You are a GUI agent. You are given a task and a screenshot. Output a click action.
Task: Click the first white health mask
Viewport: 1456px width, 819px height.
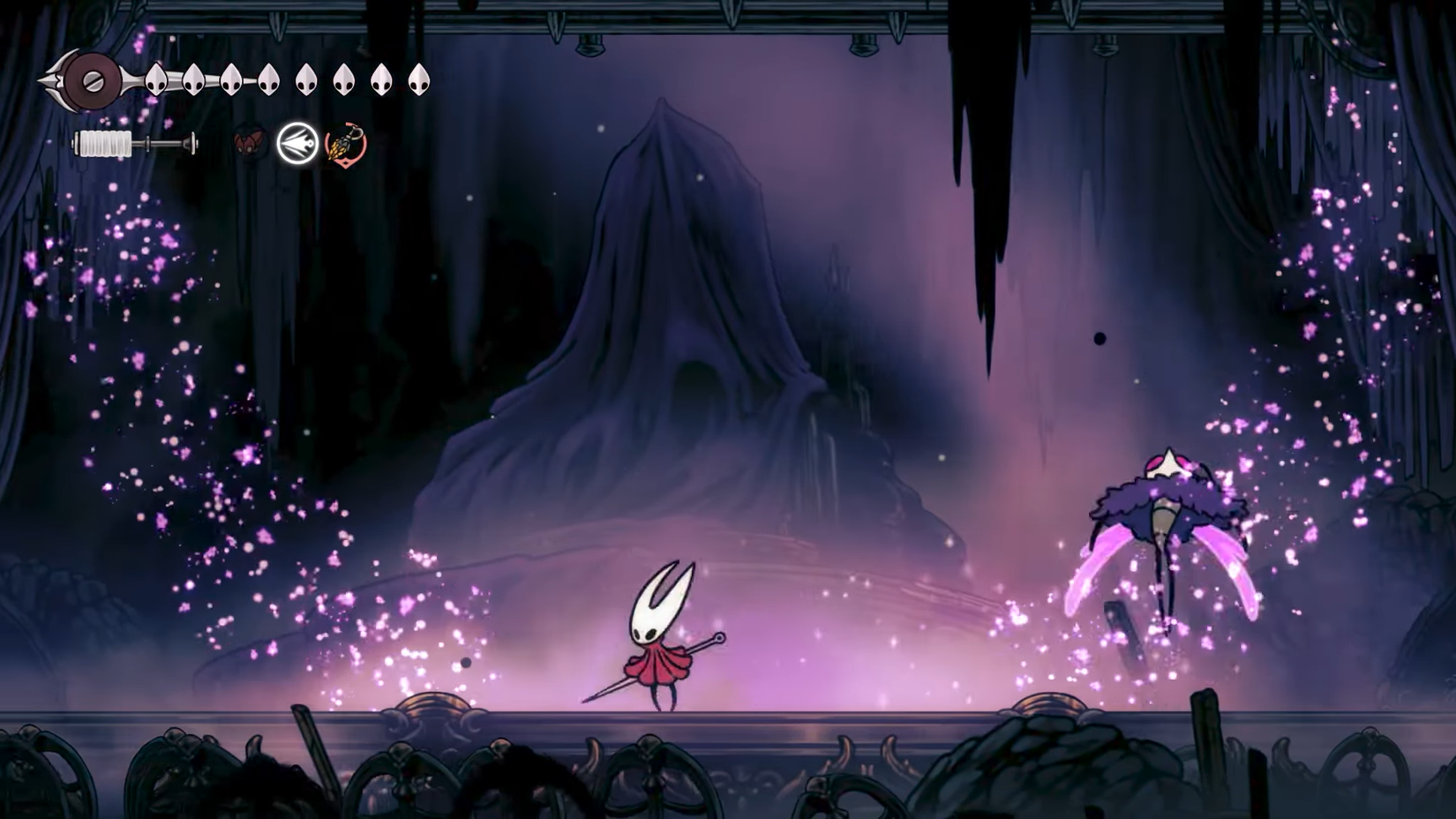(x=156, y=80)
